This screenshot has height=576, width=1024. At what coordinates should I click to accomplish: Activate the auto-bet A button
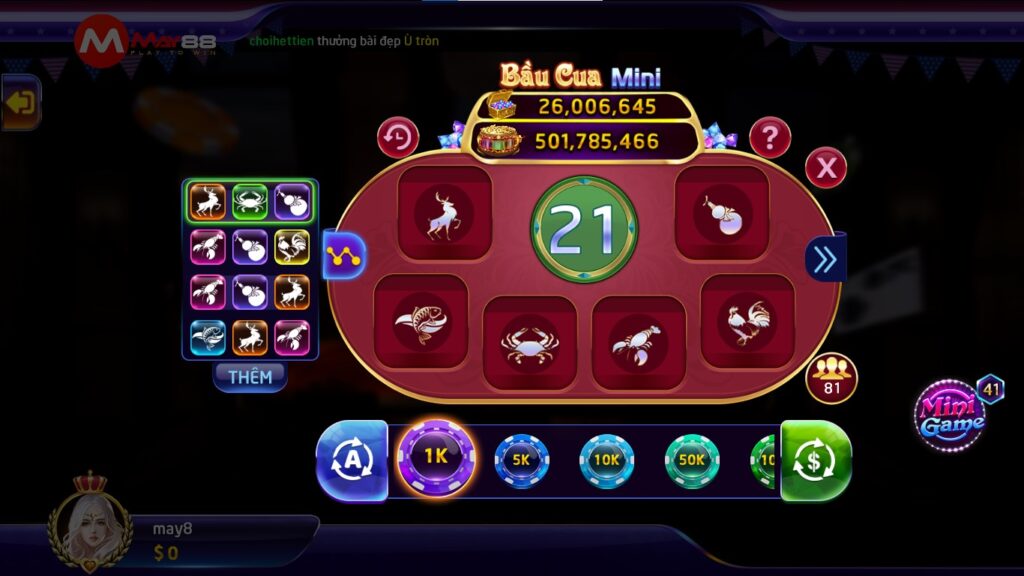pos(352,460)
